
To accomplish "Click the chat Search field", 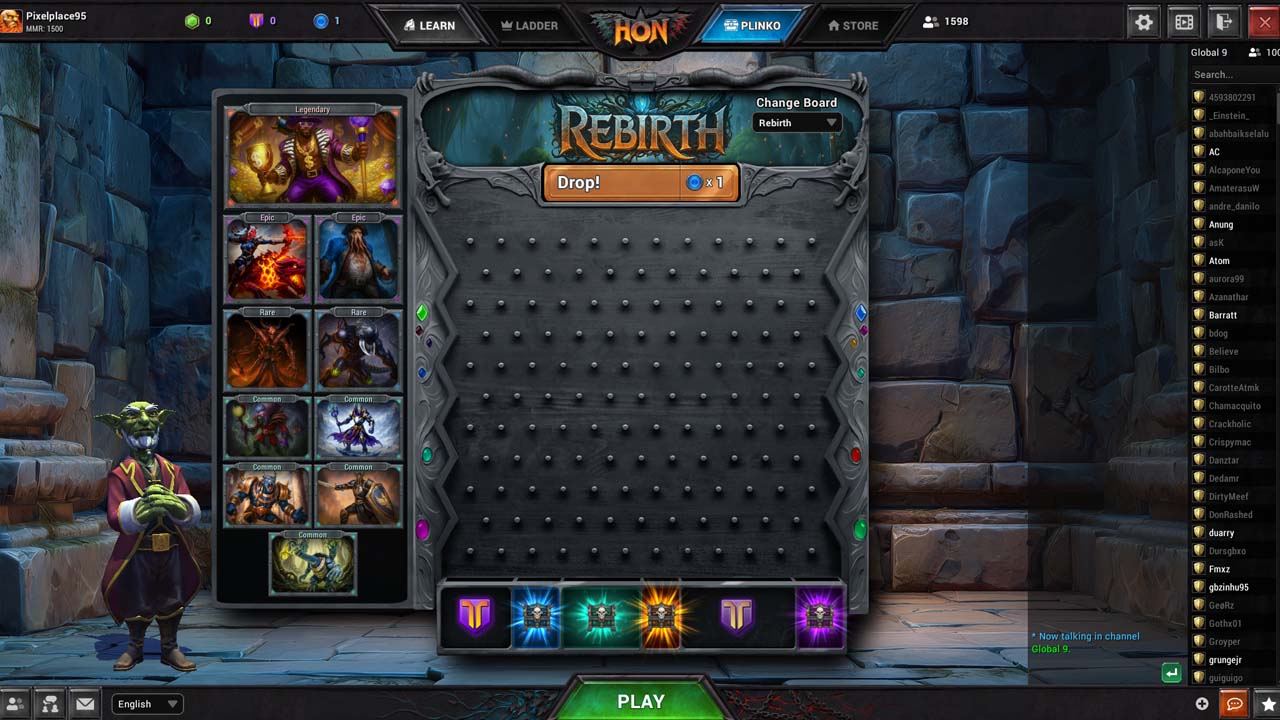I will pos(1232,74).
